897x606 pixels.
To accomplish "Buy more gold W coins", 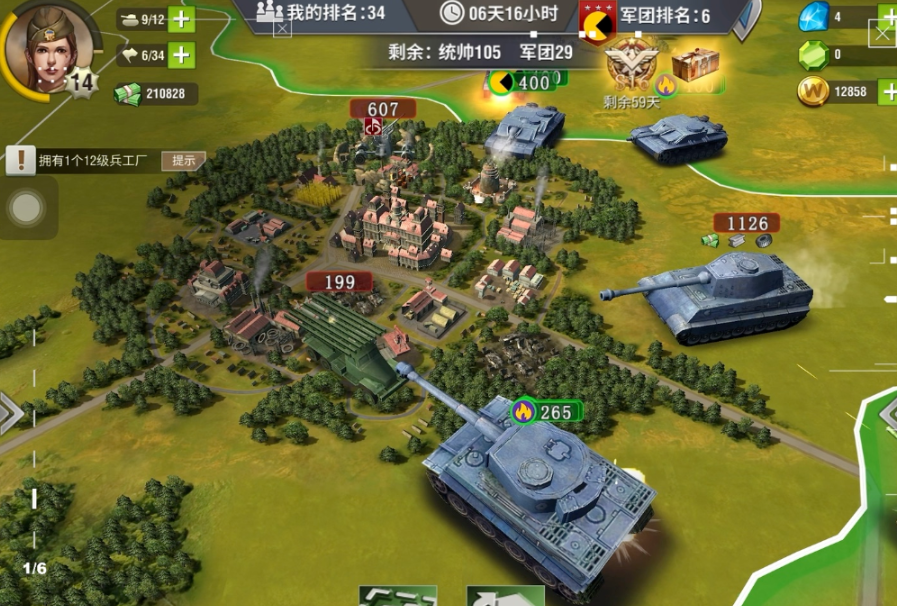I will coord(887,92).
